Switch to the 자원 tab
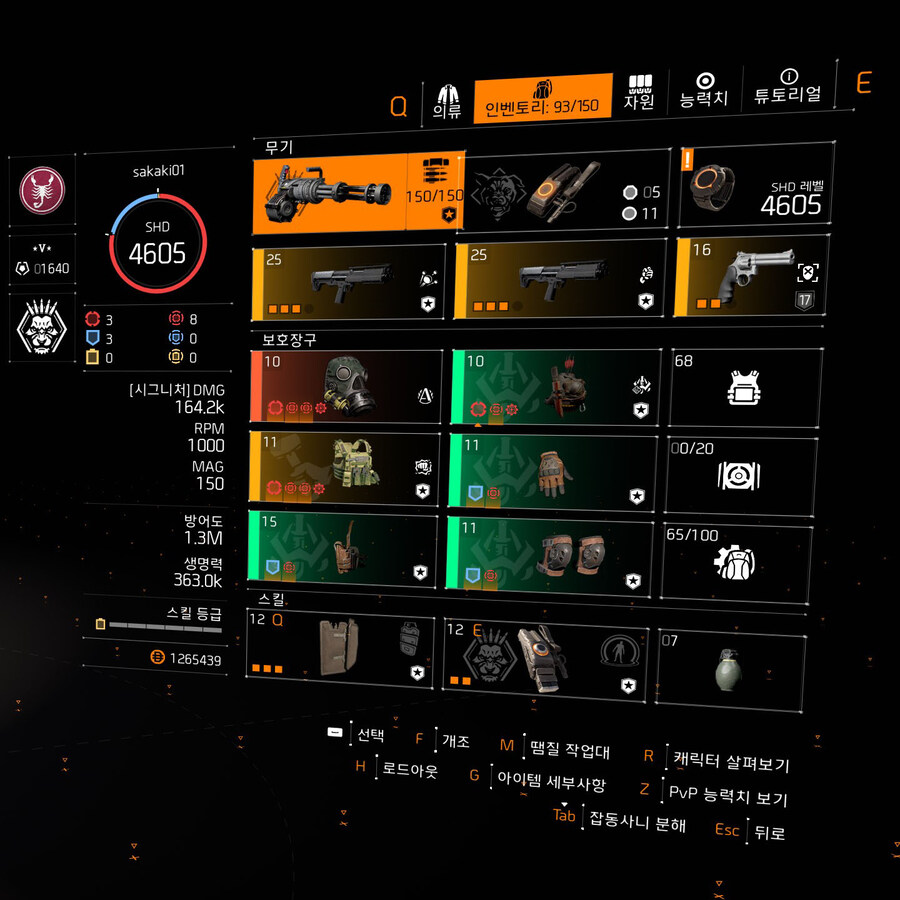Viewport: 900px width, 900px height. pos(639,93)
